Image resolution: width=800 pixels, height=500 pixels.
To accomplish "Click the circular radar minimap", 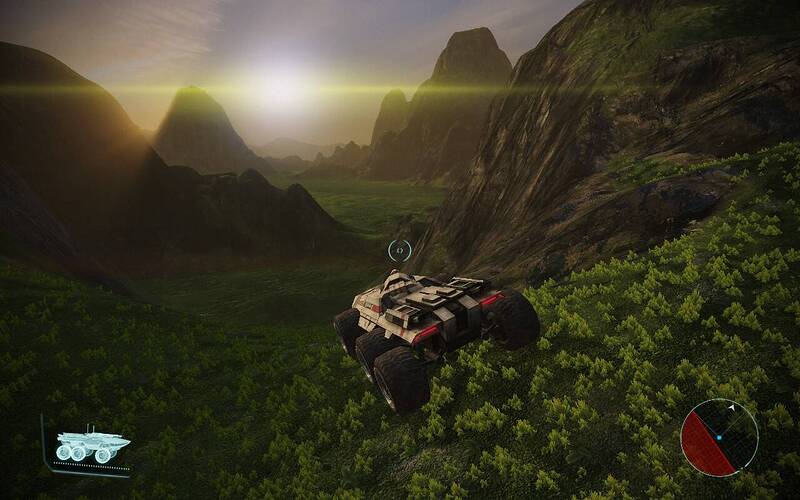I will tap(719, 437).
